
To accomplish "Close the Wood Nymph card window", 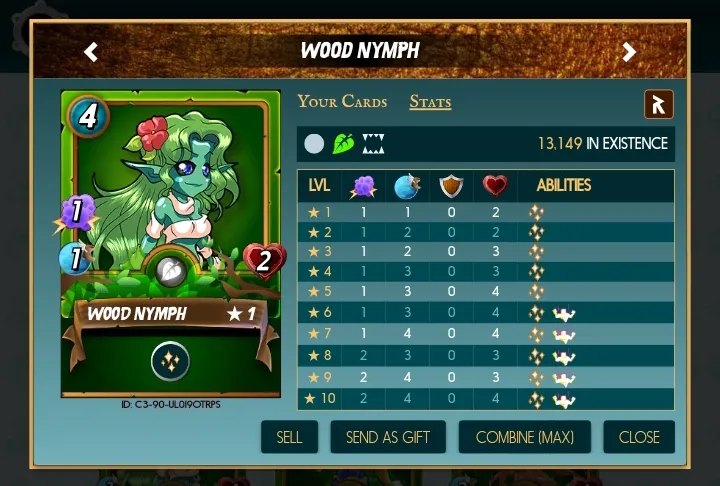I will point(638,437).
